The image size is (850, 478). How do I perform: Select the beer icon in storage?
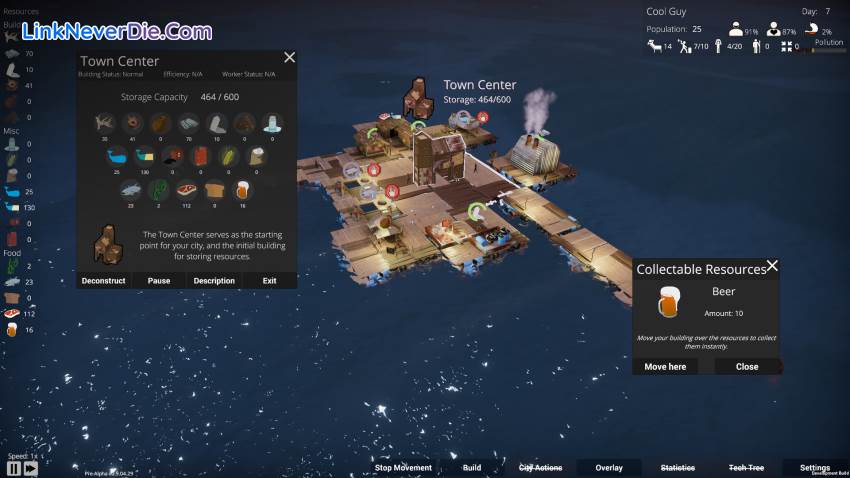coord(242,188)
